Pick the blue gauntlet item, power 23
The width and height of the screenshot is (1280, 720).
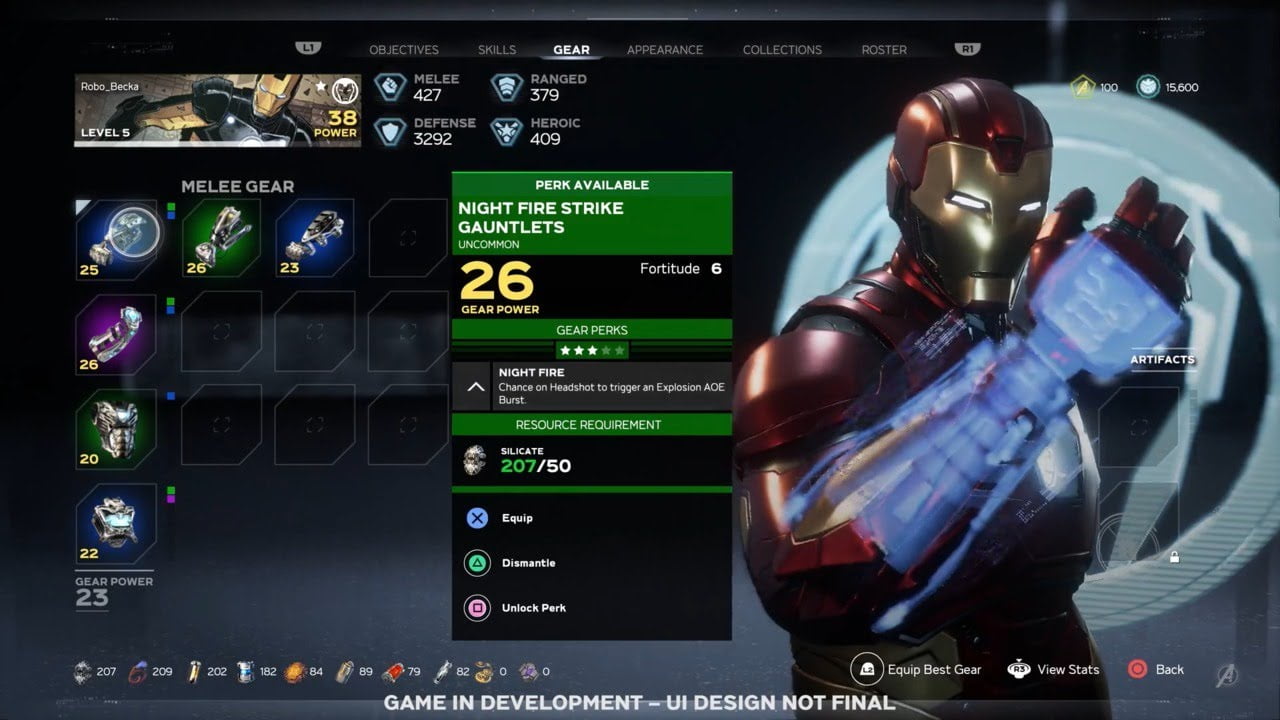314,237
